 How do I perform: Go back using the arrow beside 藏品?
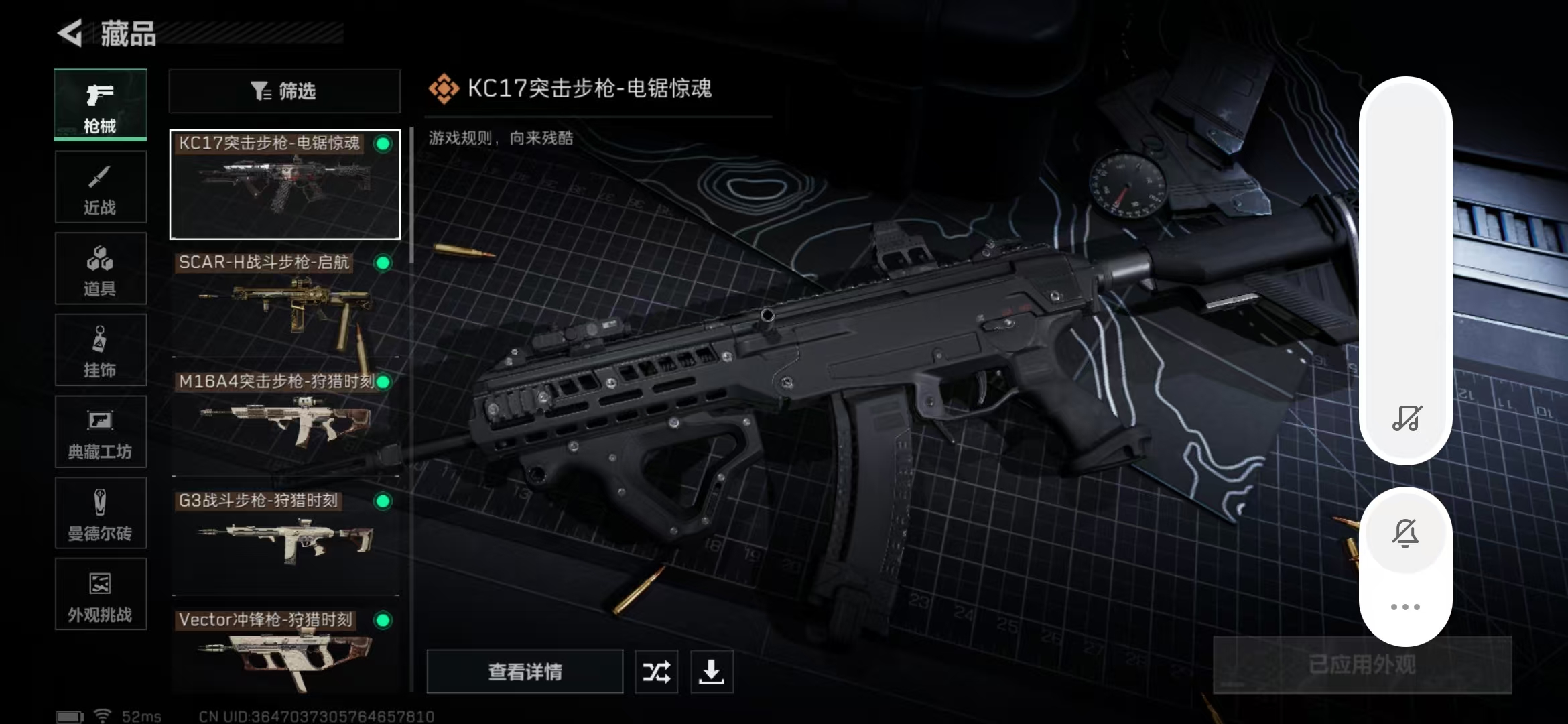70,34
